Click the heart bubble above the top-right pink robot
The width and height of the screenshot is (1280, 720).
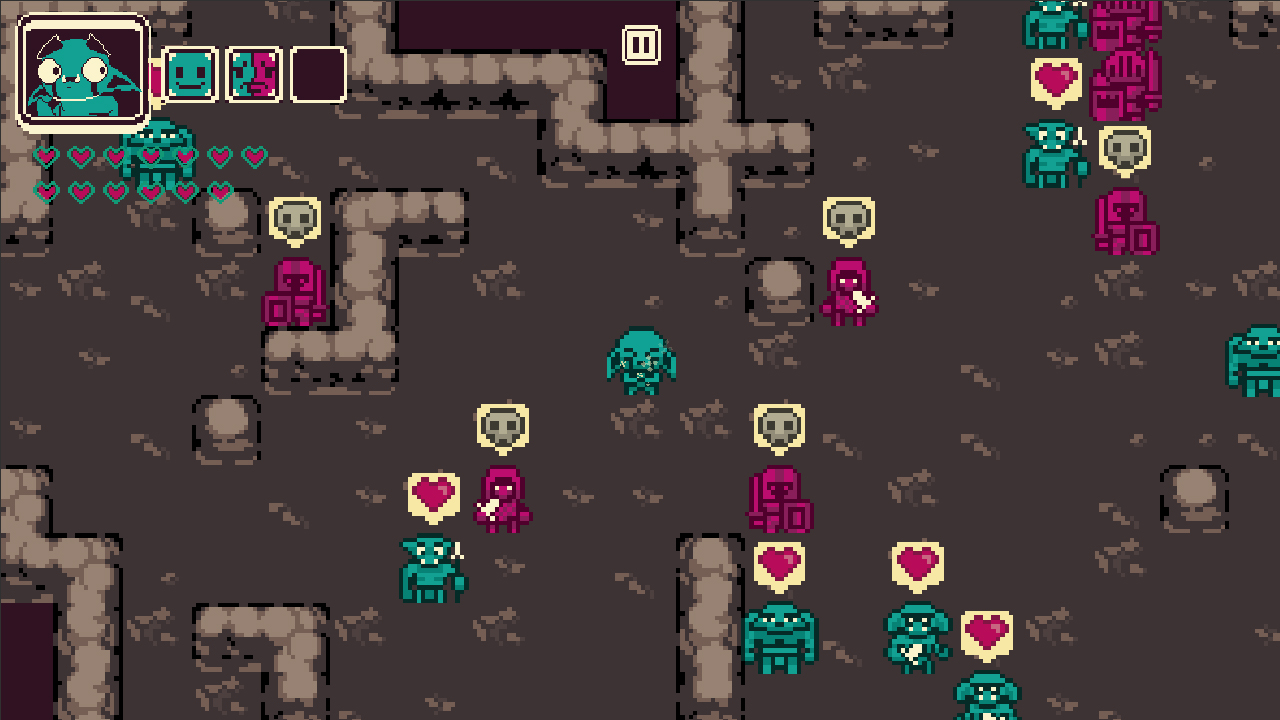1055,78
